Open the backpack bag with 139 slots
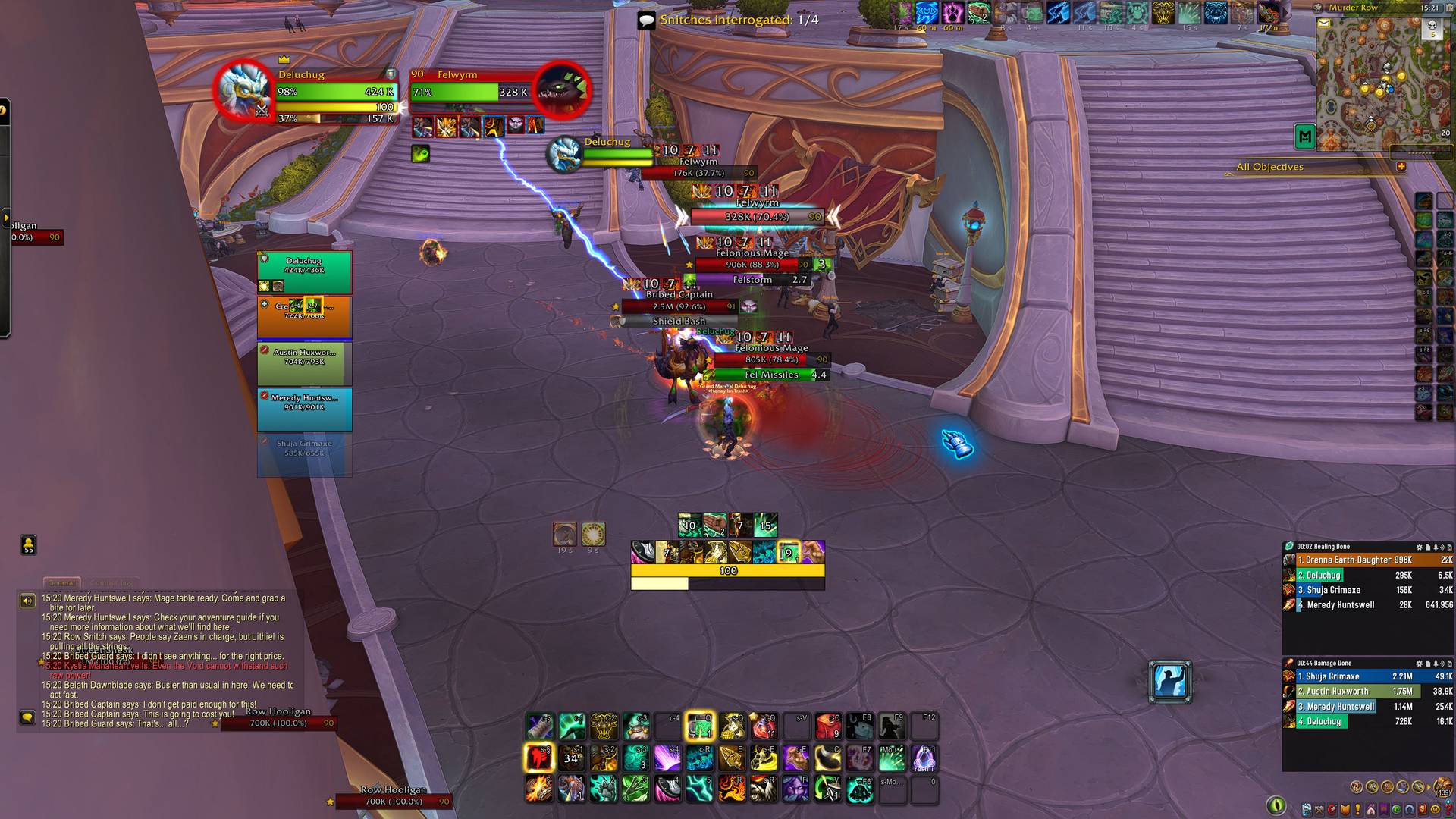Viewport: 1456px width, 819px height. click(x=1442, y=789)
